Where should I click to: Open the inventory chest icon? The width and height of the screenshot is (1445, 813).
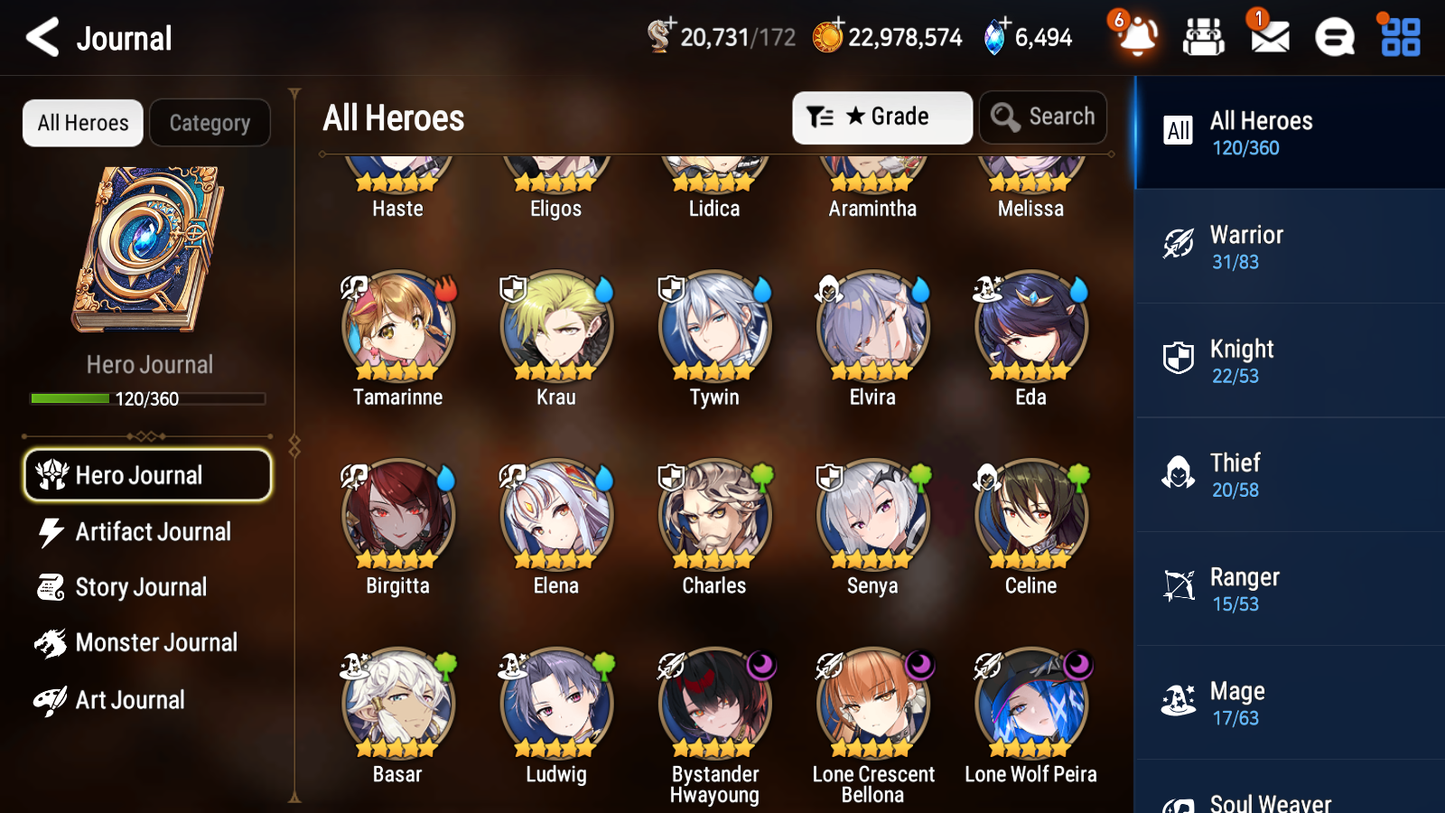pos(1203,37)
